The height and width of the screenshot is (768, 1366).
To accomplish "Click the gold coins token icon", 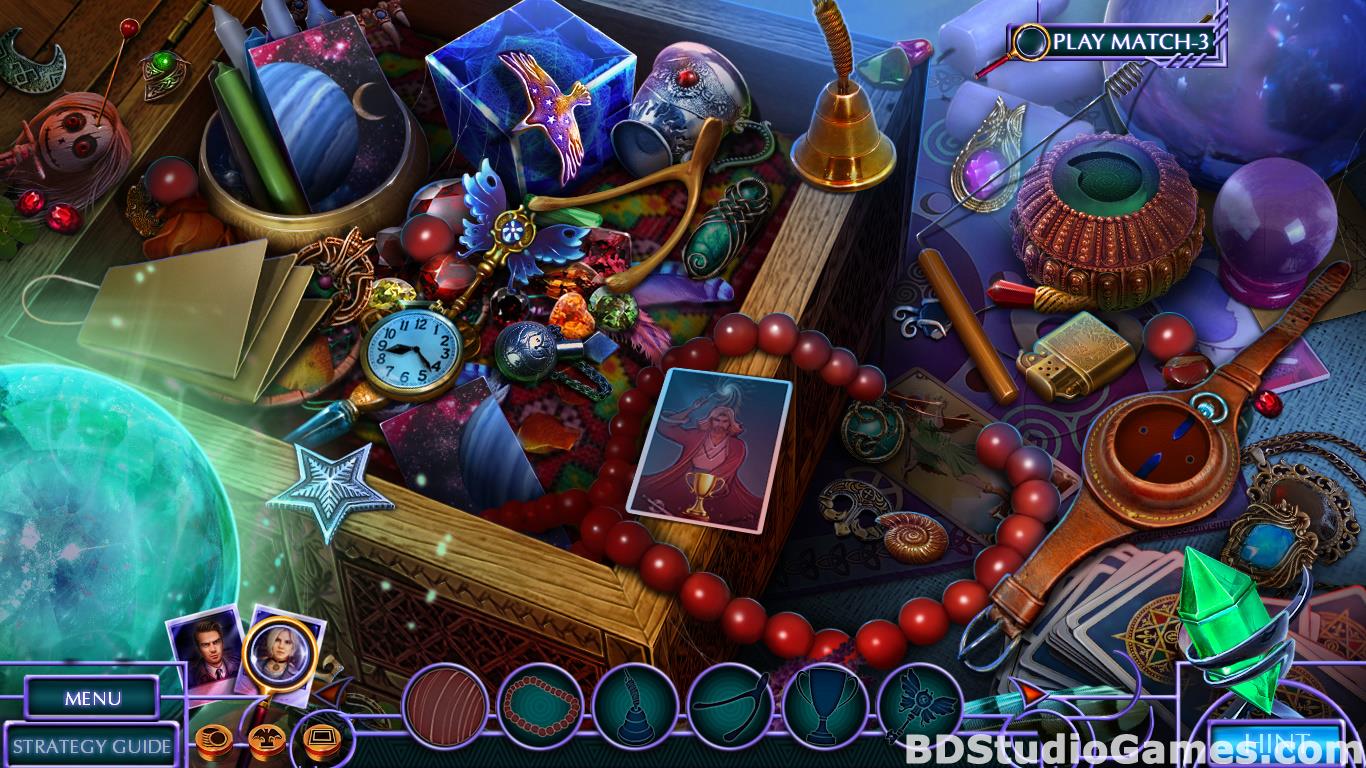I will [x=214, y=741].
